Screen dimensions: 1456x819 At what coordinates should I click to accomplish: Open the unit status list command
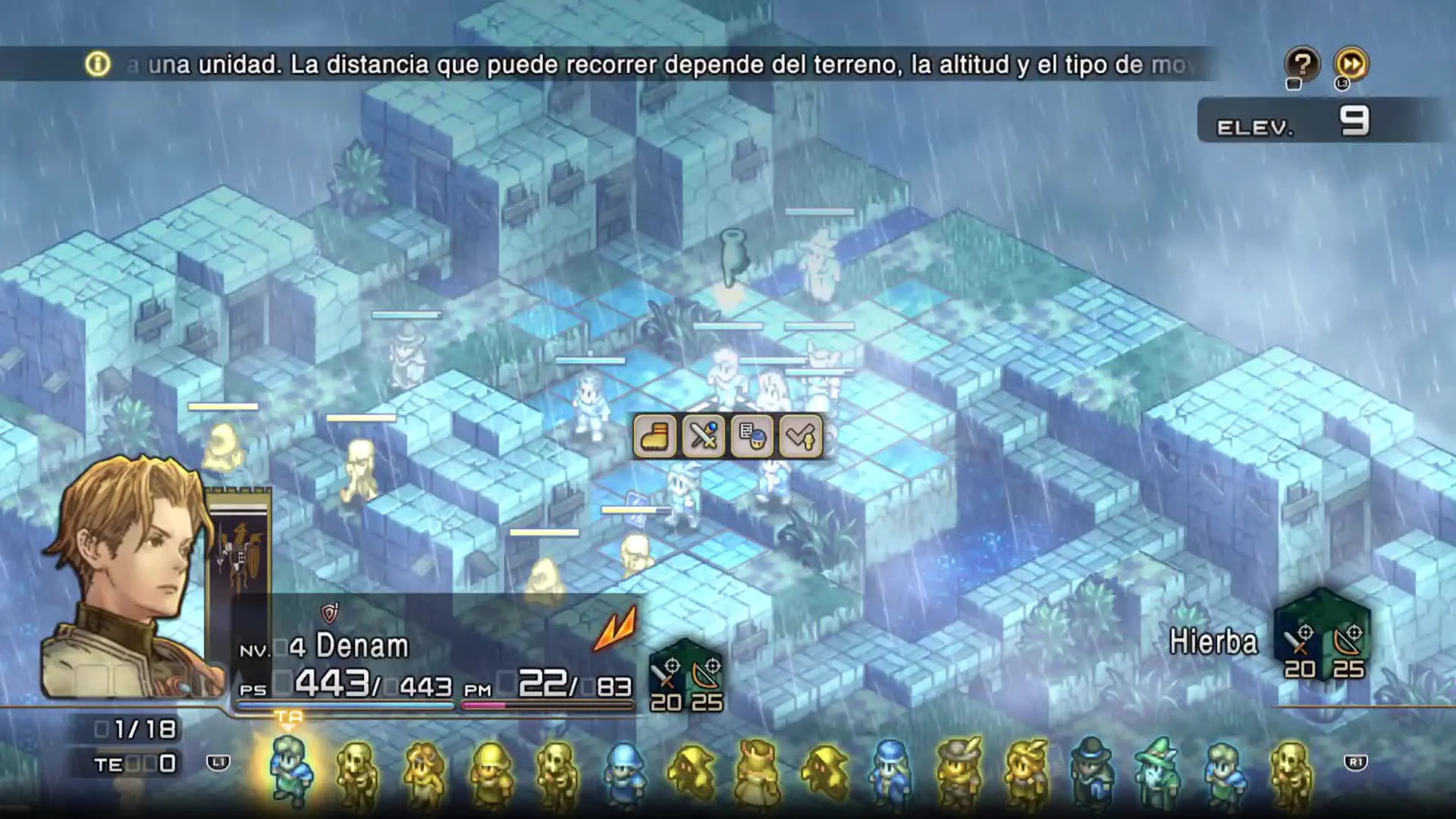(x=752, y=437)
